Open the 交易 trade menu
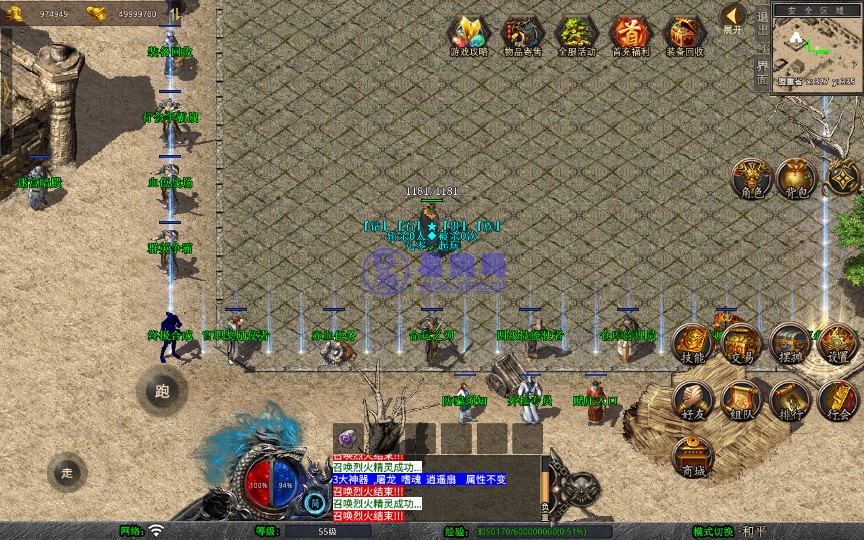The height and width of the screenshot is (540, 864). (x=741, y=344)
